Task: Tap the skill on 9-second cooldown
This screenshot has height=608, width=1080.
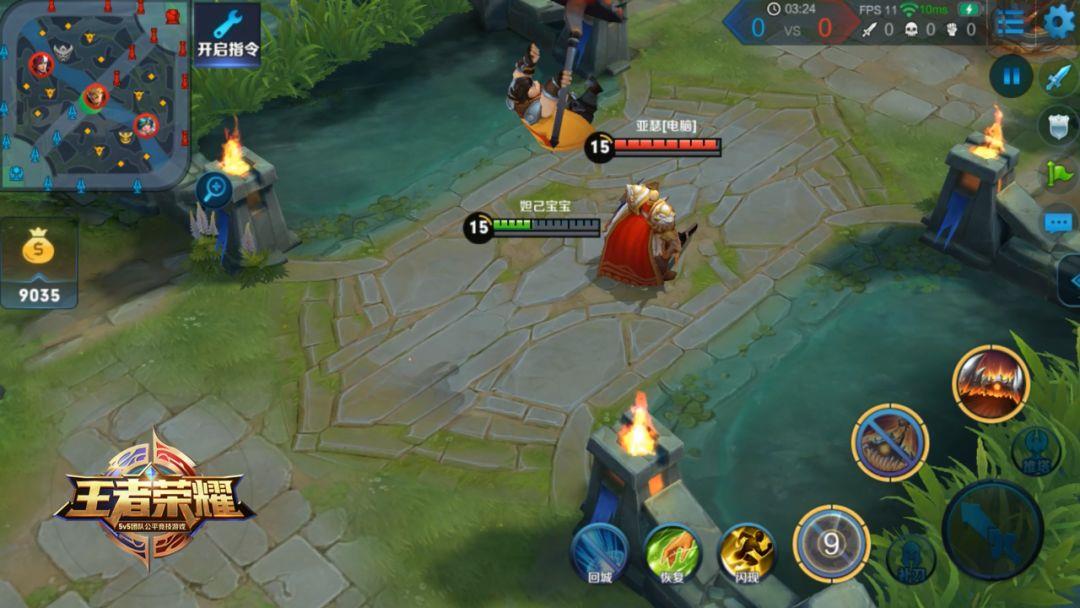Action: [x=830, y=544]
